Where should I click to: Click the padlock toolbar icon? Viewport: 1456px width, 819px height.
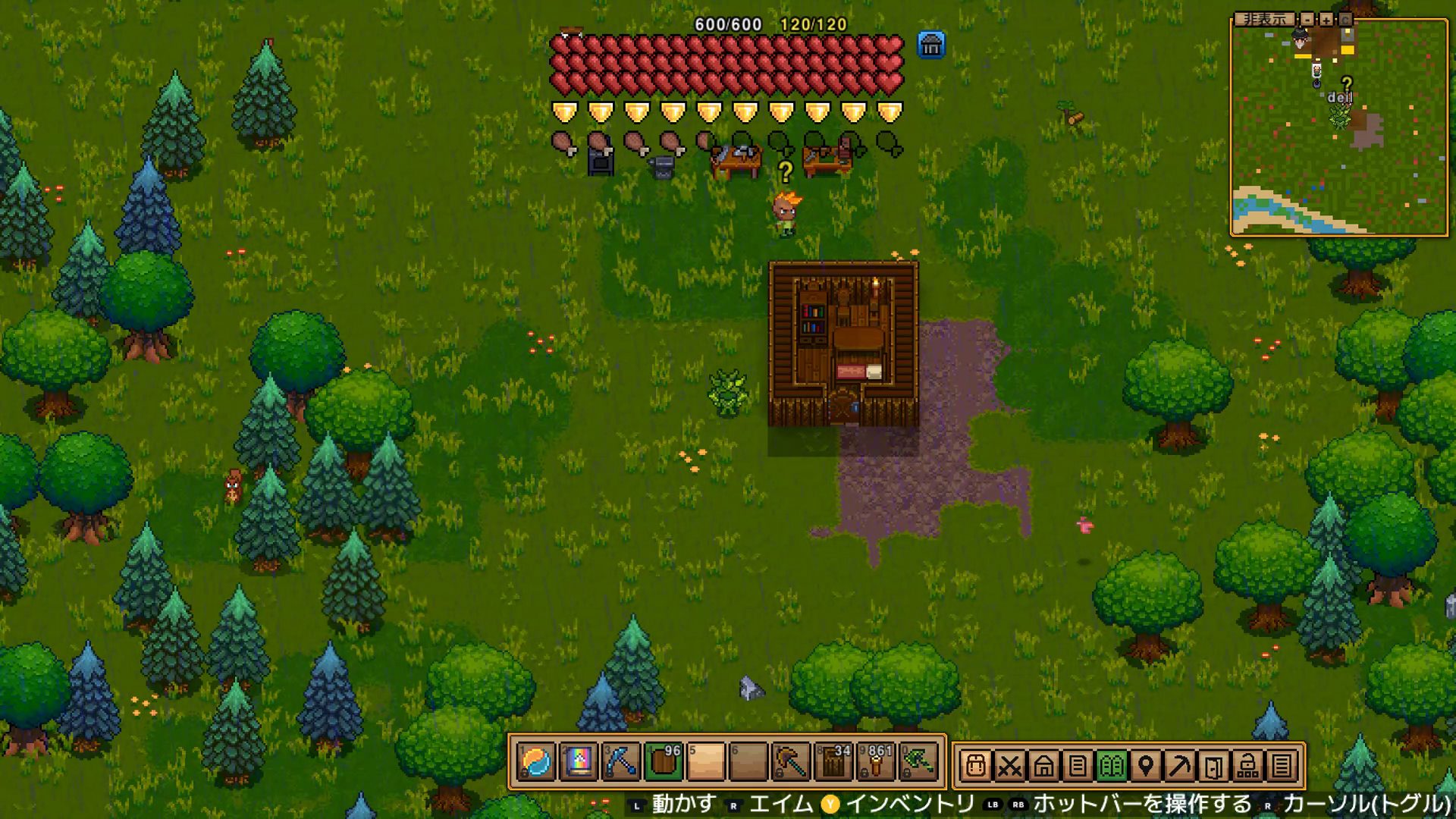pyautogui.click(x=1247, y=766)
